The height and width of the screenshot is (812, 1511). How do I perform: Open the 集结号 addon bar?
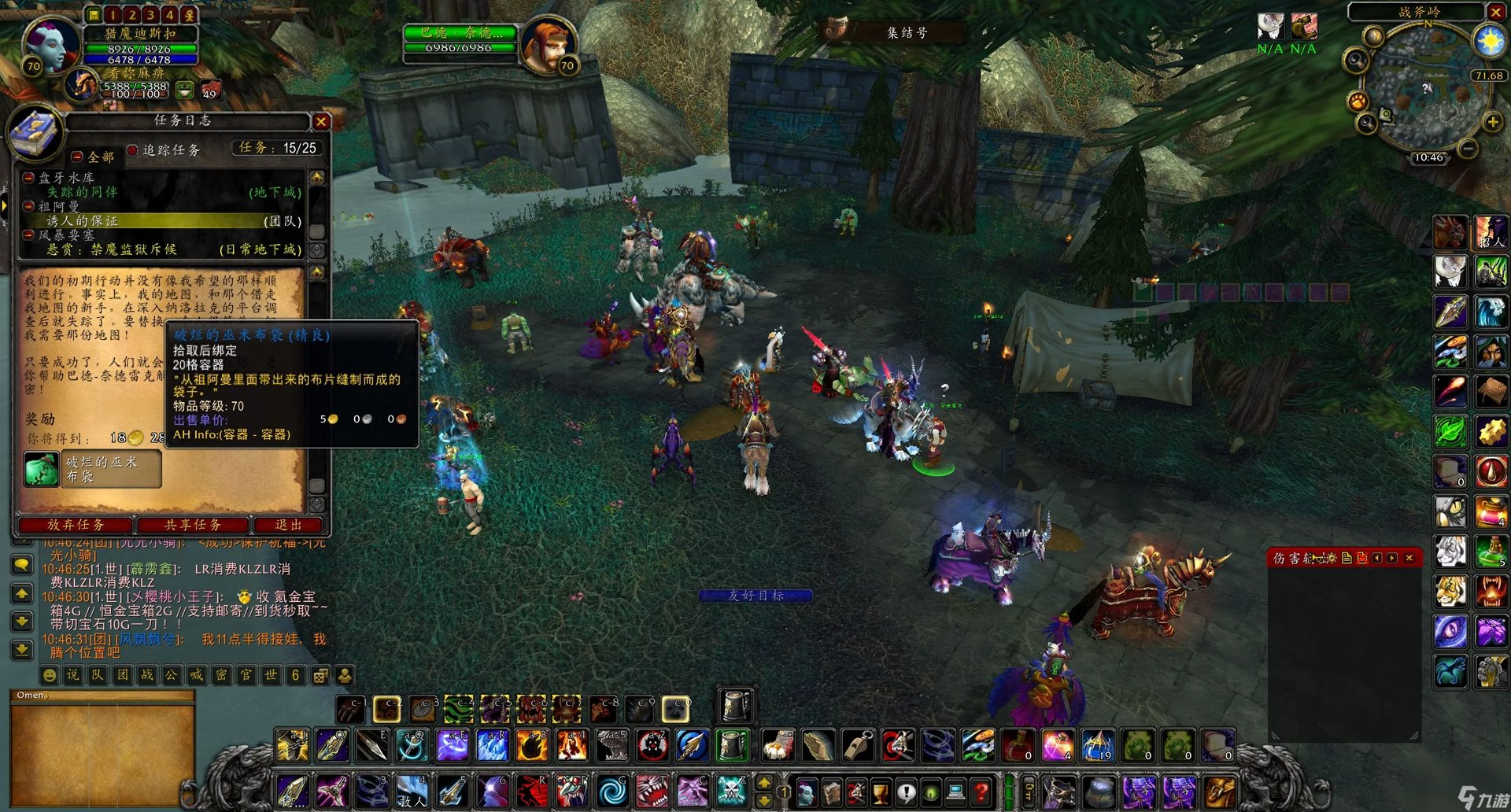907,32
